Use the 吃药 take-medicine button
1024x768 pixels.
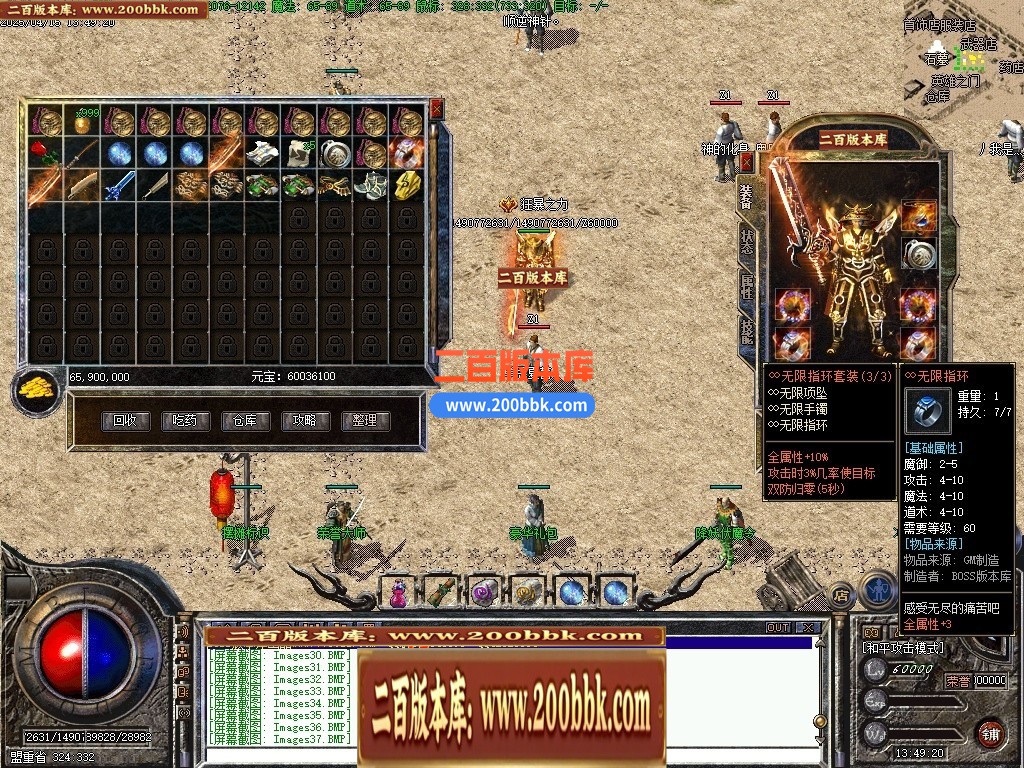pyautogui.click(x=185, y=421)
